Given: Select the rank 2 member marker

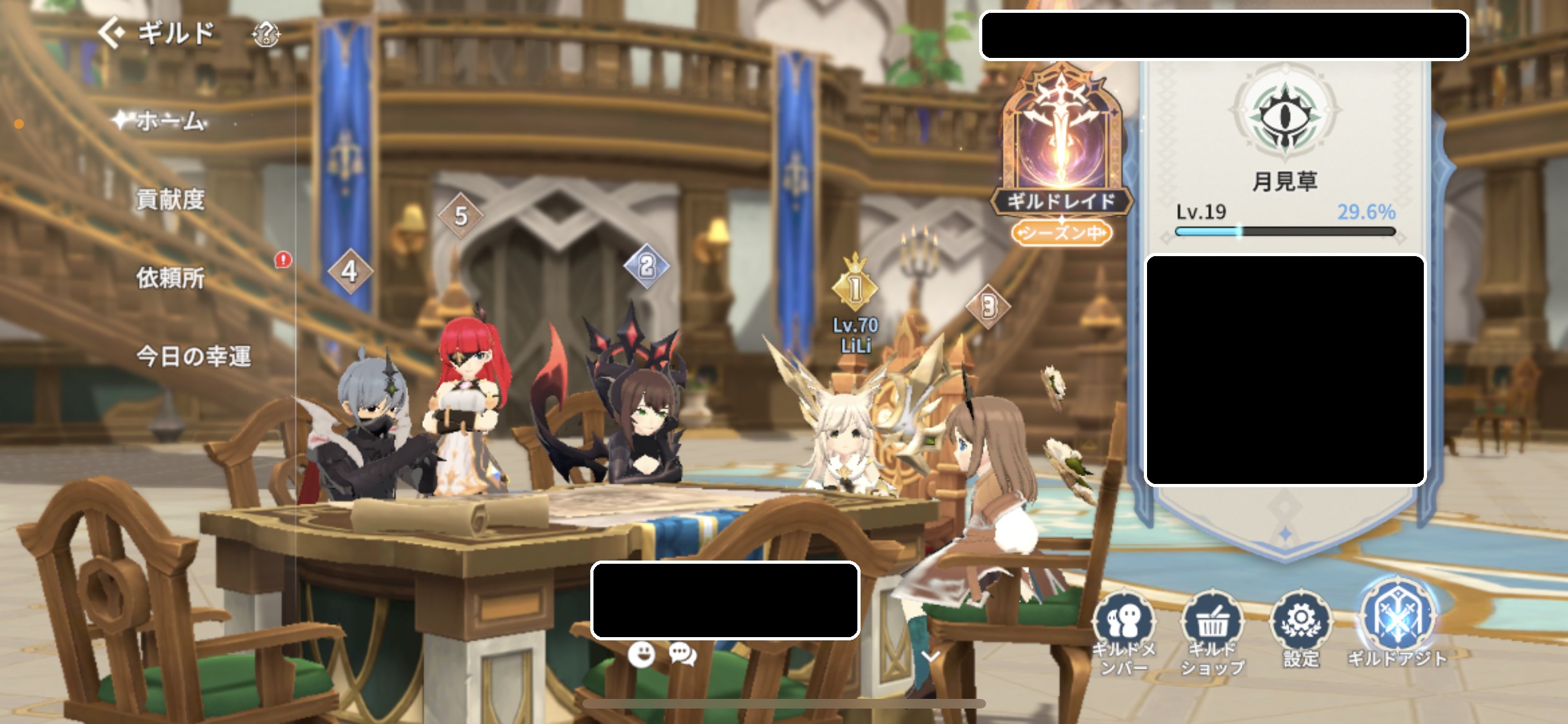Looking at the screenshot, I should pos(646,266).
